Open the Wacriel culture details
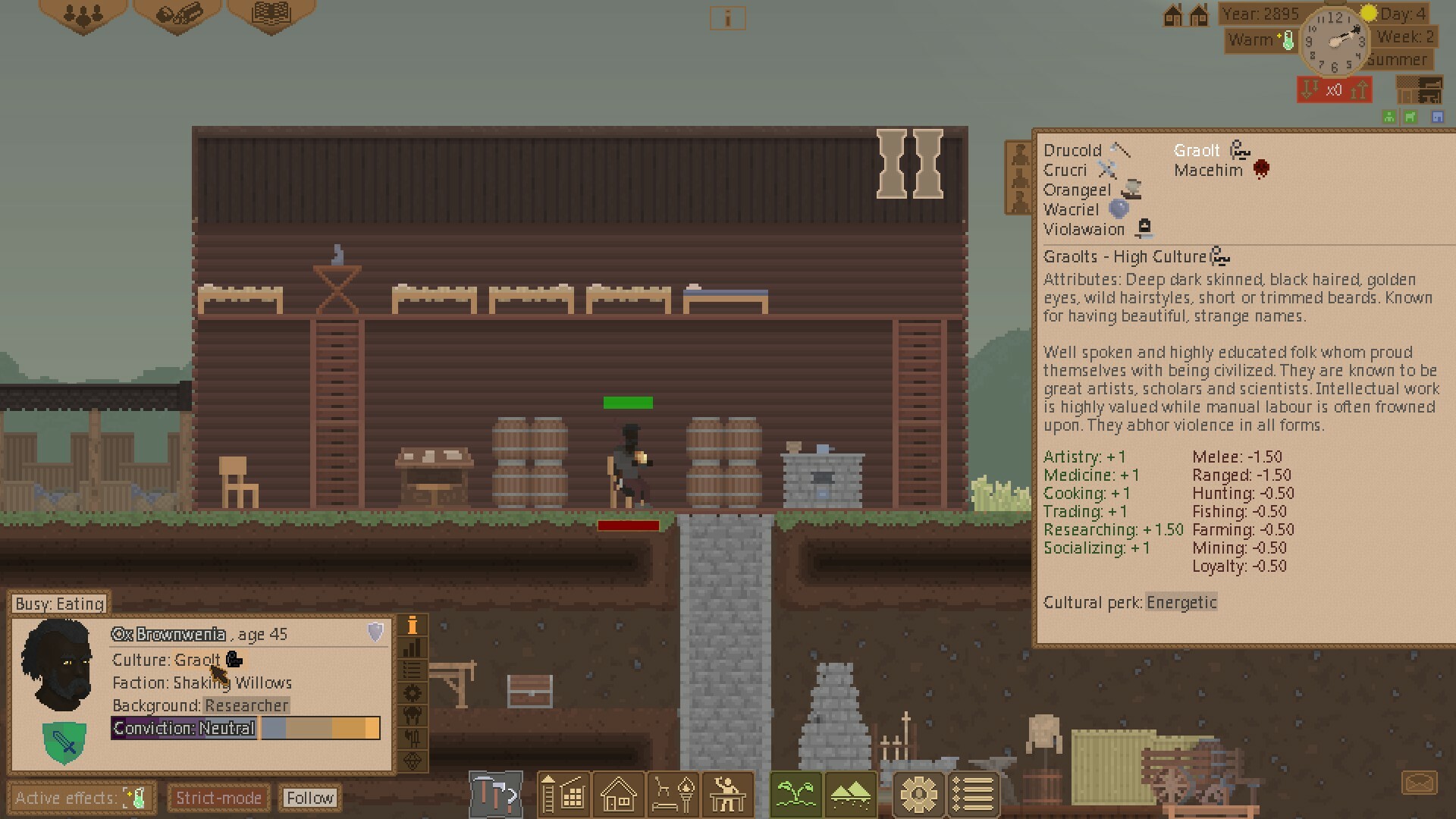Image resolution: width=1456 pixels, height=819 pixels. coord(1072,209)
